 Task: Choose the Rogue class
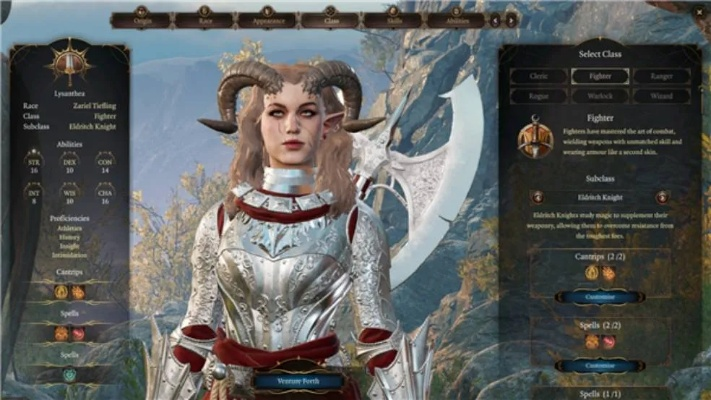pyautogui.click(x=539, y=96)
